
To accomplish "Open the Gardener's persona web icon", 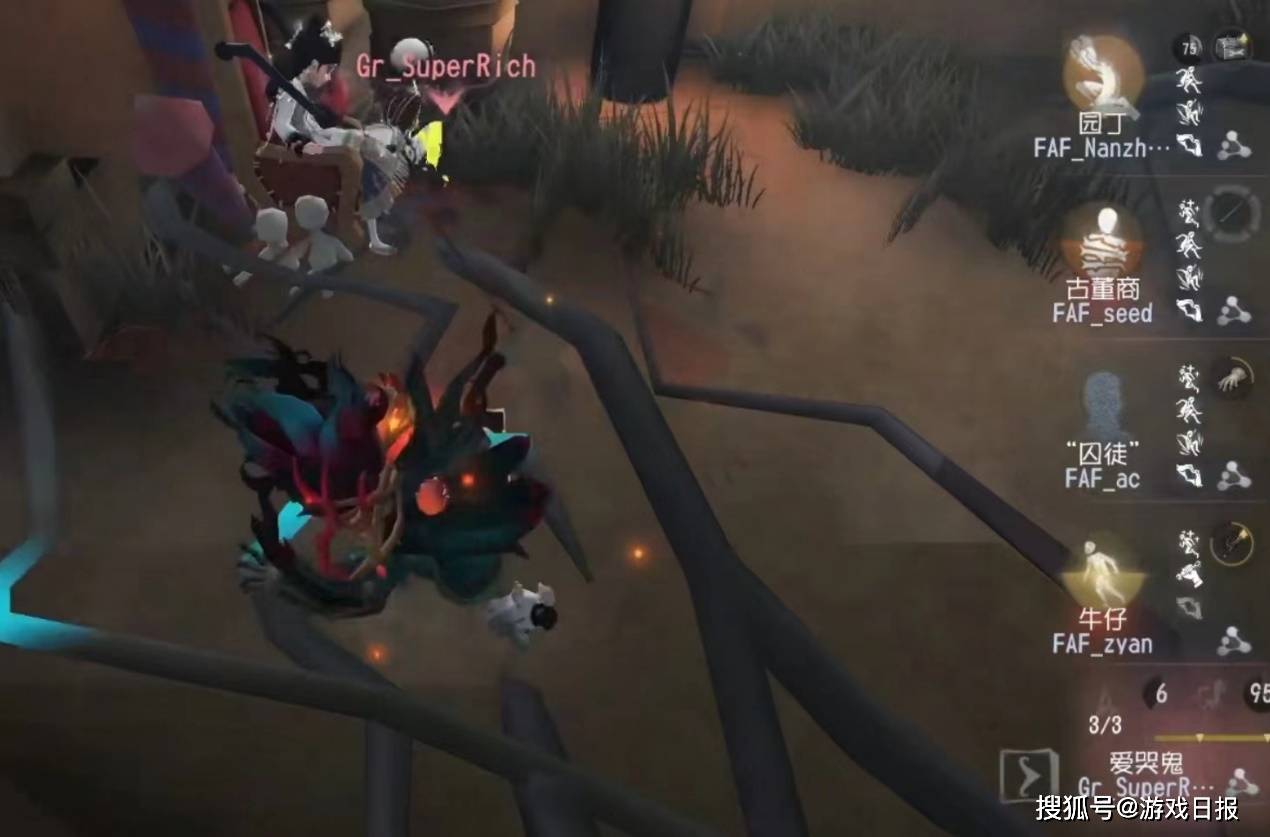I will [1235, 147].
